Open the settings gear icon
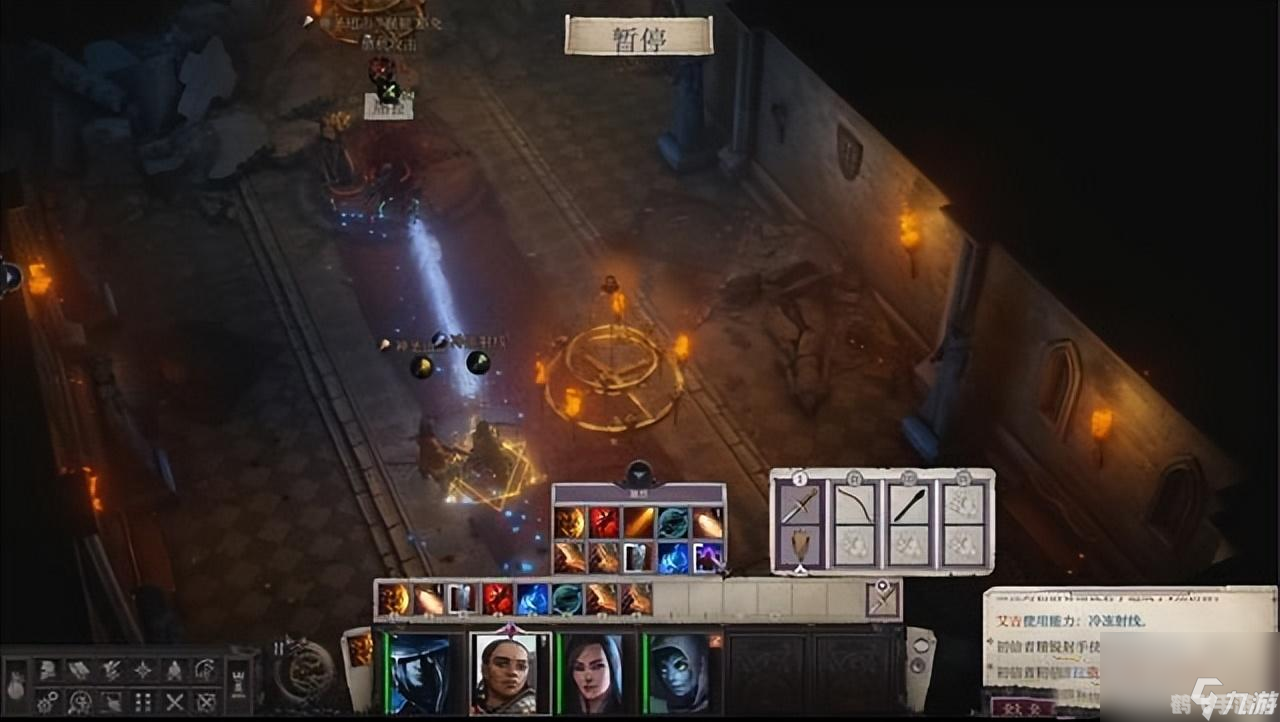 (46, 702)
